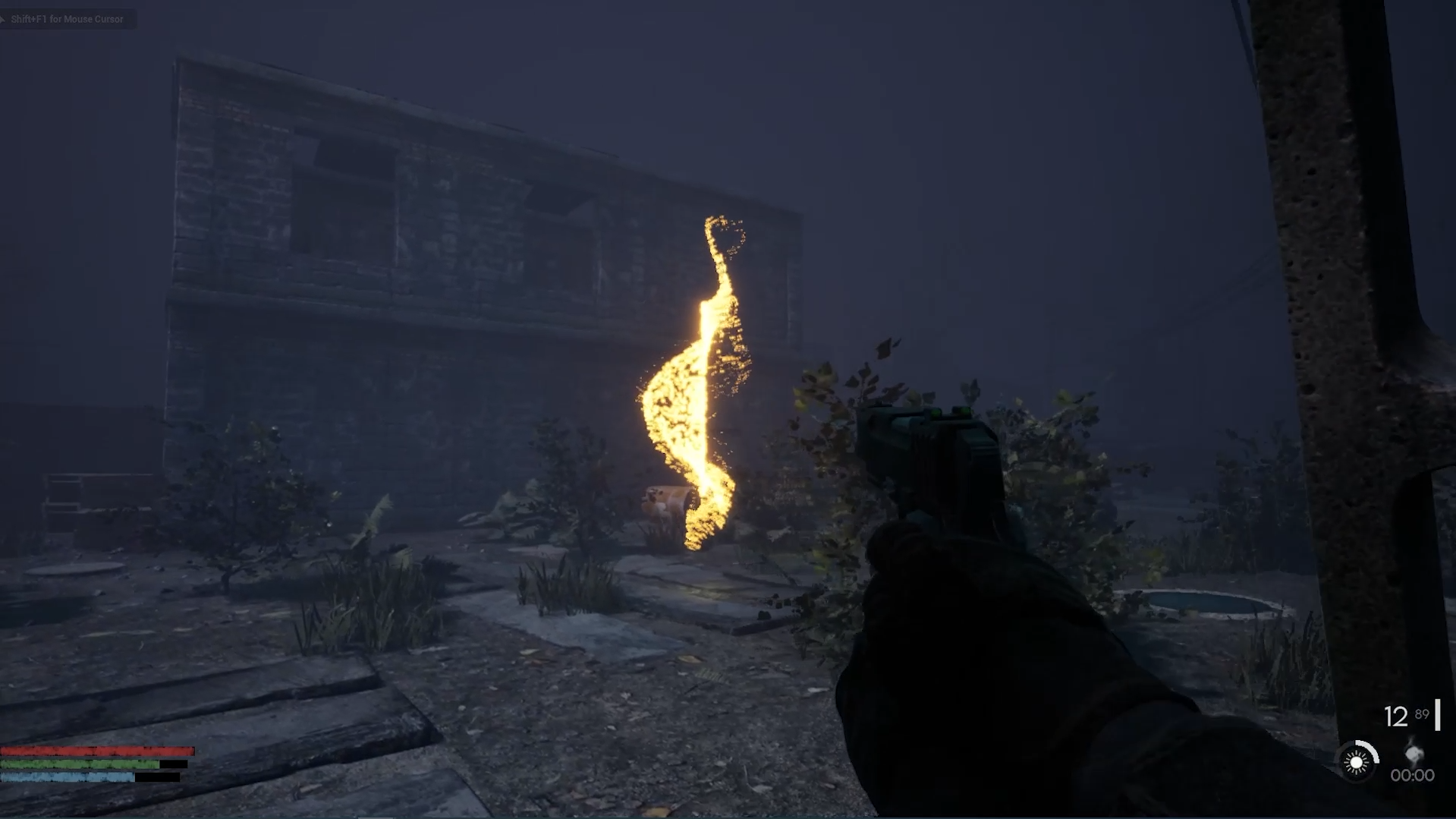The width and height of the screenshot is (1456, 819).
Task: Click the reserve ammo number 89
Action: 1422,714
